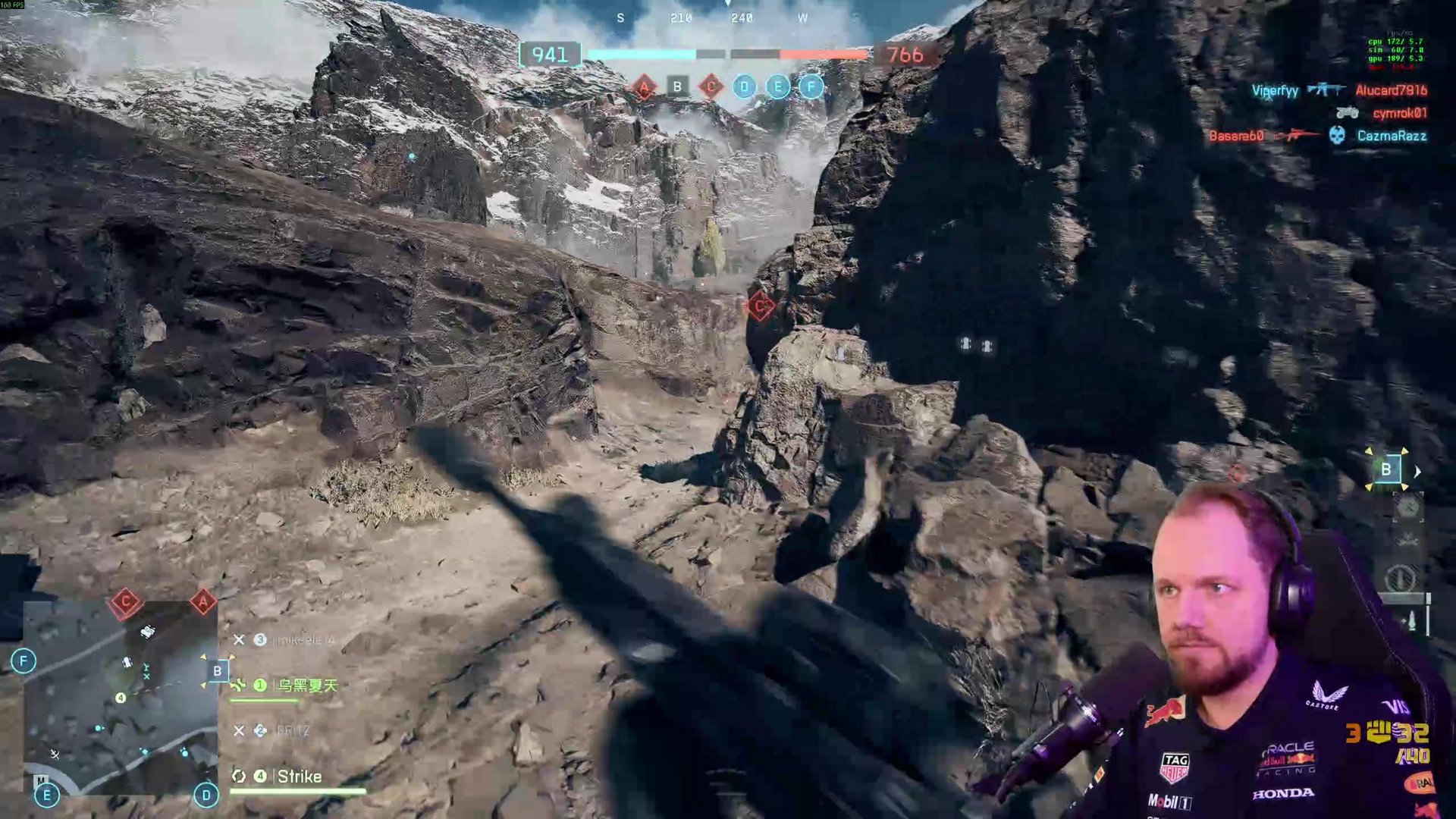Image resolution: width=1456 pixels, height=819 pixels.
Task: Click the D flag marker below the minimap
Action: point(206,795)
